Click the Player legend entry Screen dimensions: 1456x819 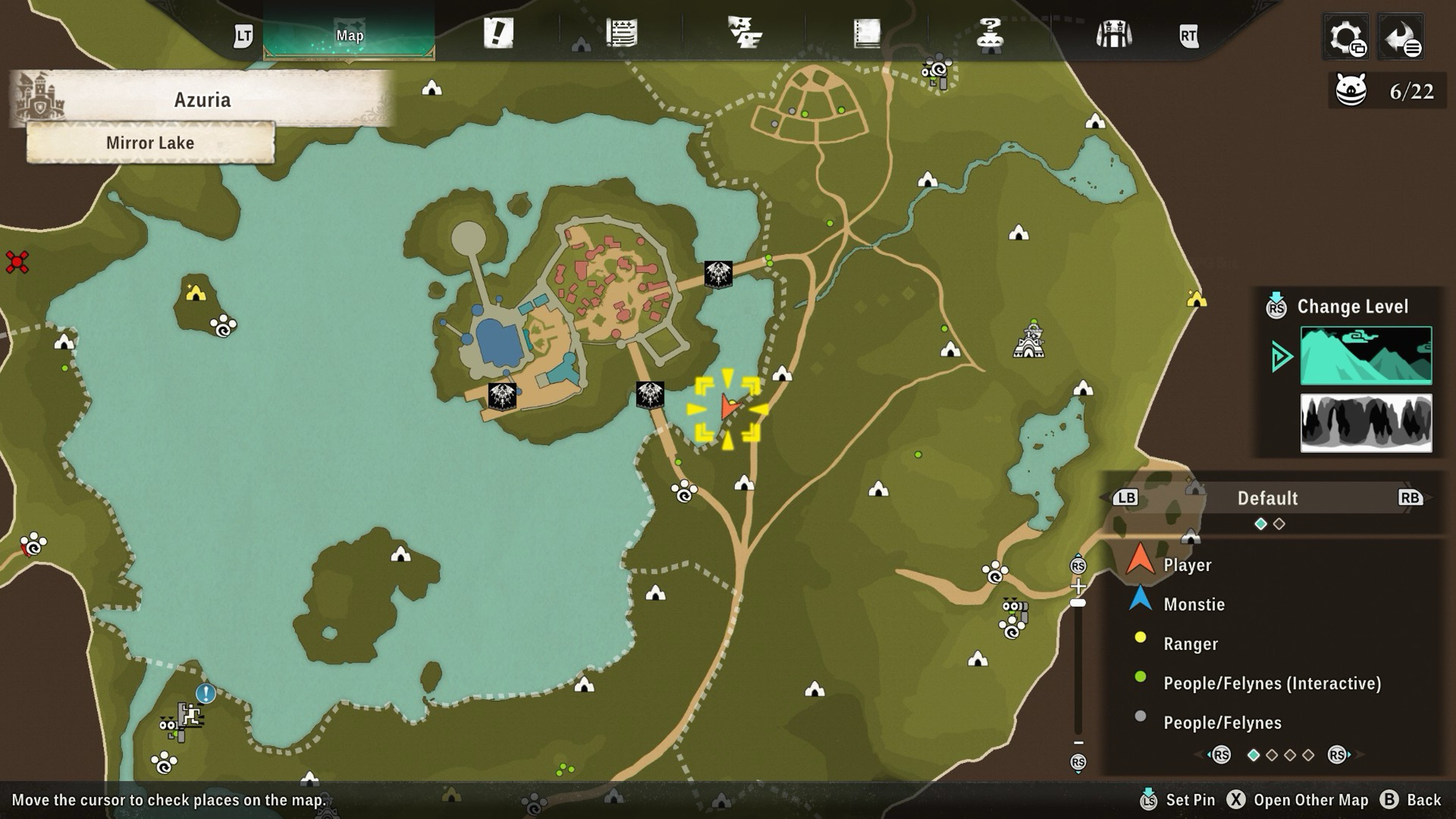pos(1187,565)
